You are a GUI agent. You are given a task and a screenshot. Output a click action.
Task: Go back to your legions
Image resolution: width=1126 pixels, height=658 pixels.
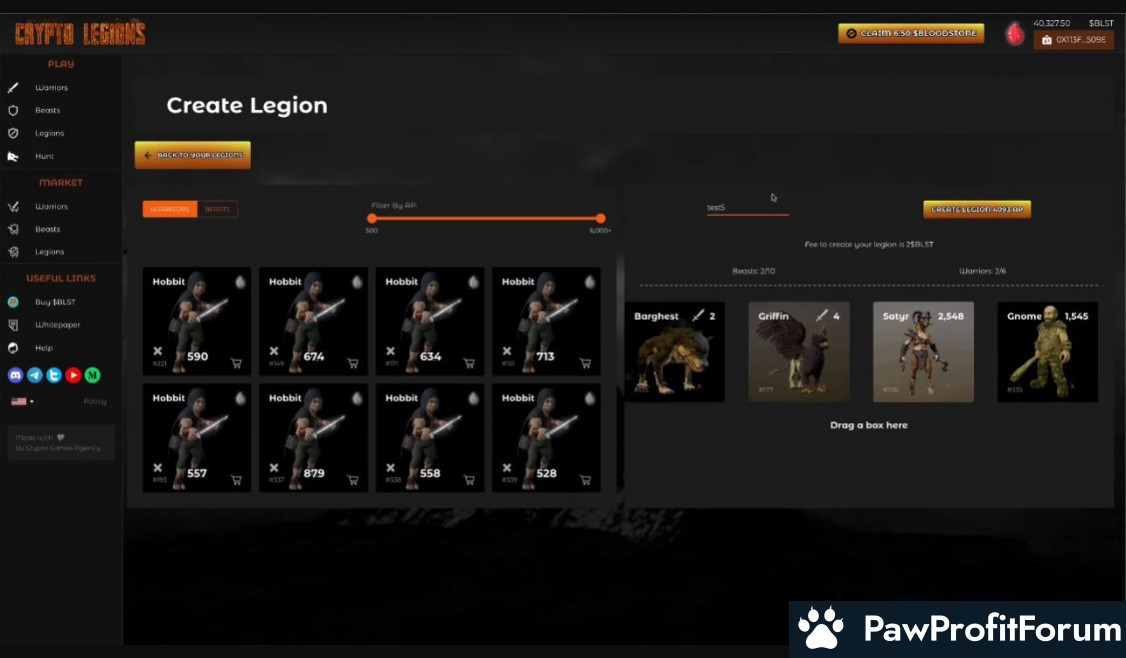click(193, 155)
